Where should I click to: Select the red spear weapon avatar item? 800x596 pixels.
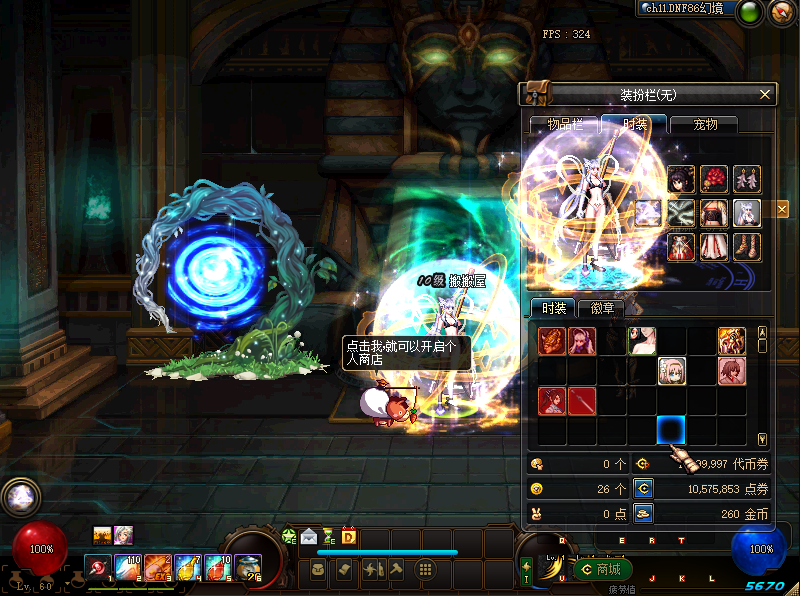click(582, 401)
